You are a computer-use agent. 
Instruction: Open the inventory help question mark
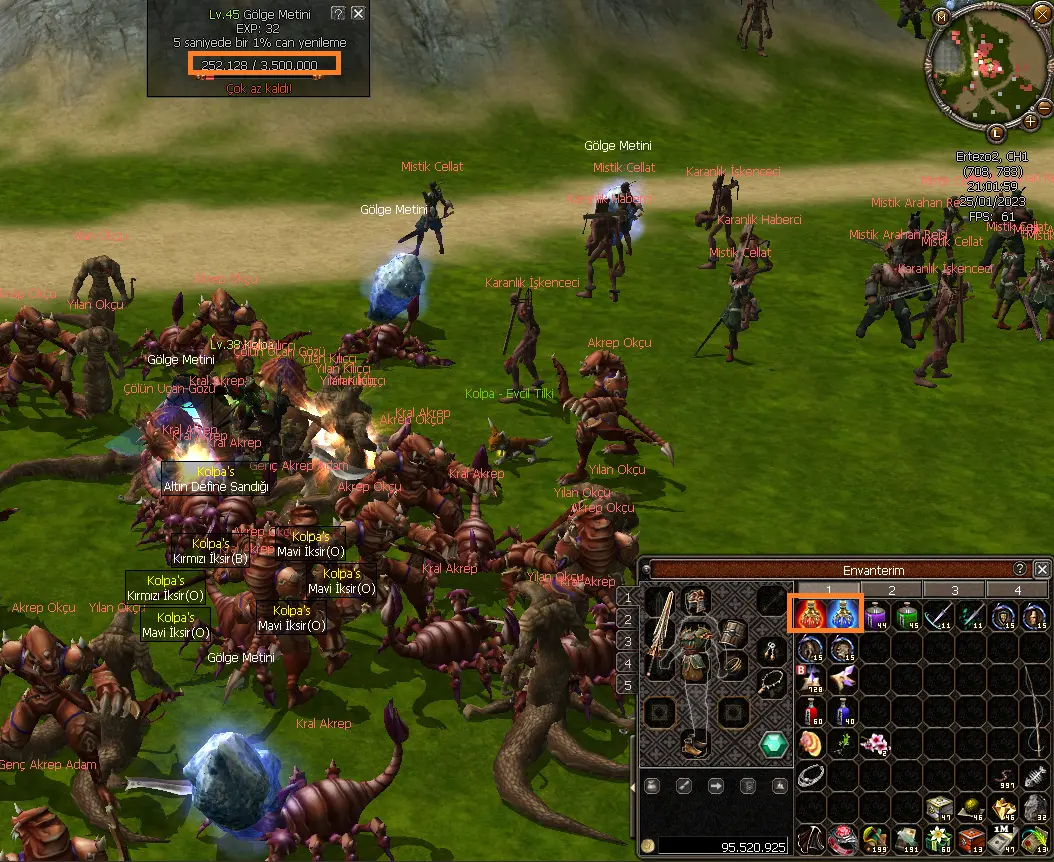click(1020, 569)
